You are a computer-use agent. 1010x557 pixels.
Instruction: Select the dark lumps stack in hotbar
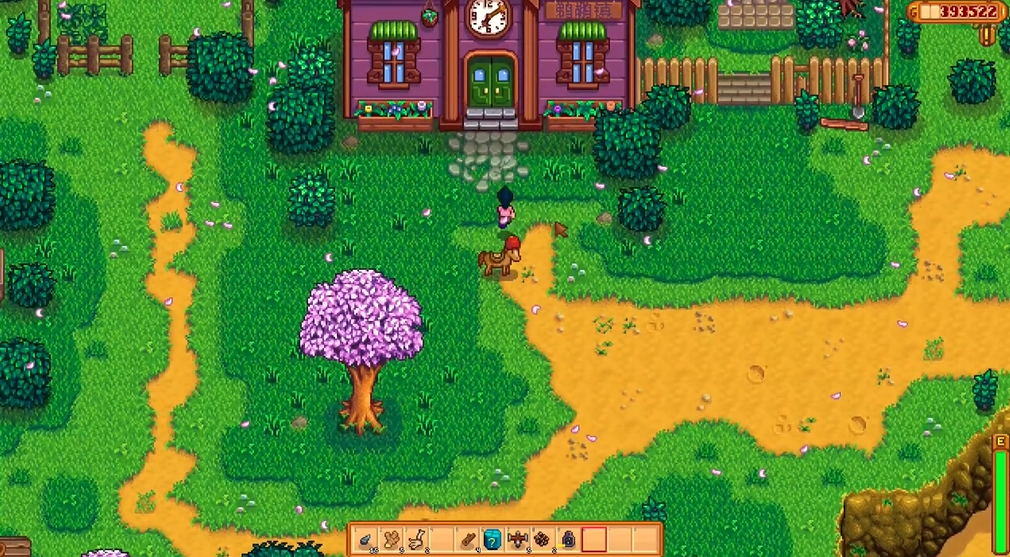[543, 540]
